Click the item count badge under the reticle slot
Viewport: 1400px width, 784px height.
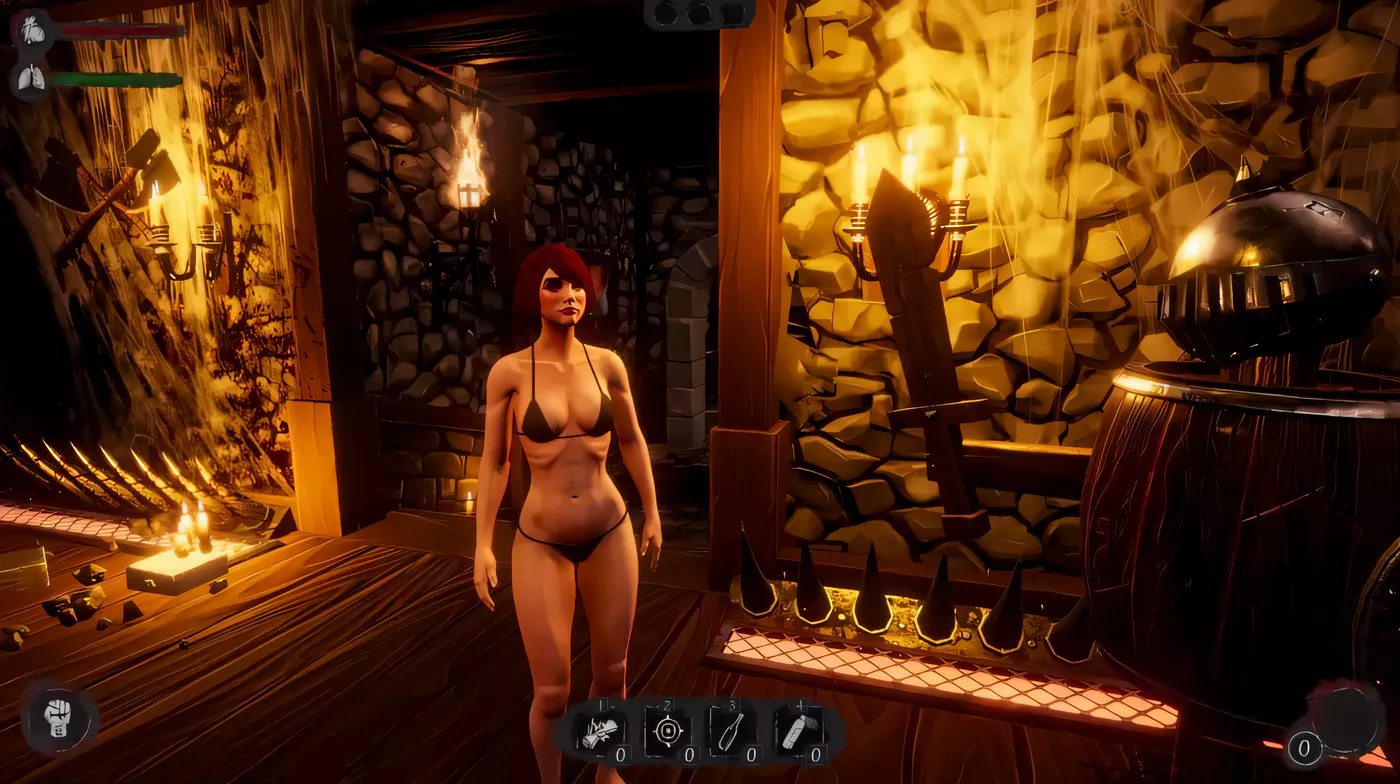click(690, 754)
